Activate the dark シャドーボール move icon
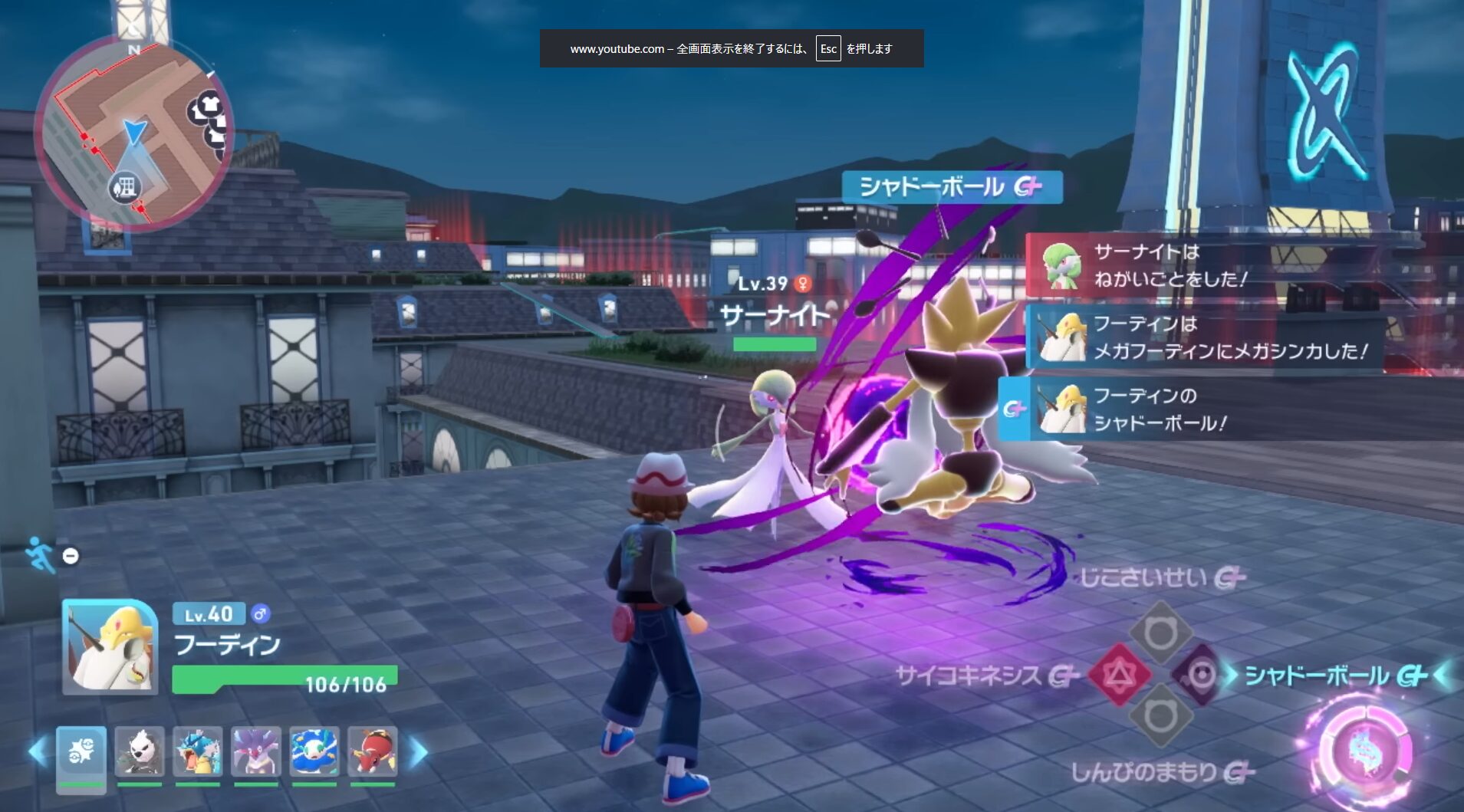Viewport: 1464px width, 812px height. 1200,676
